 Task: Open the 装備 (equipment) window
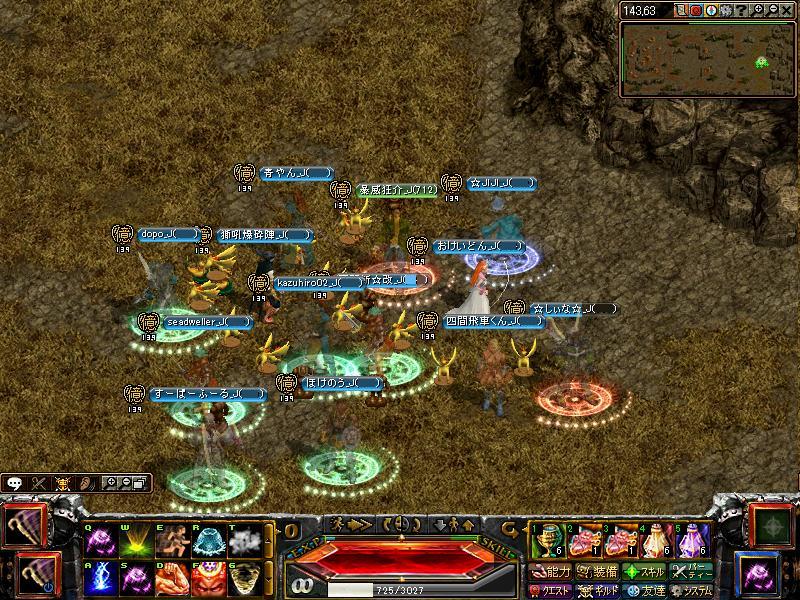click(x=597, y=572)
